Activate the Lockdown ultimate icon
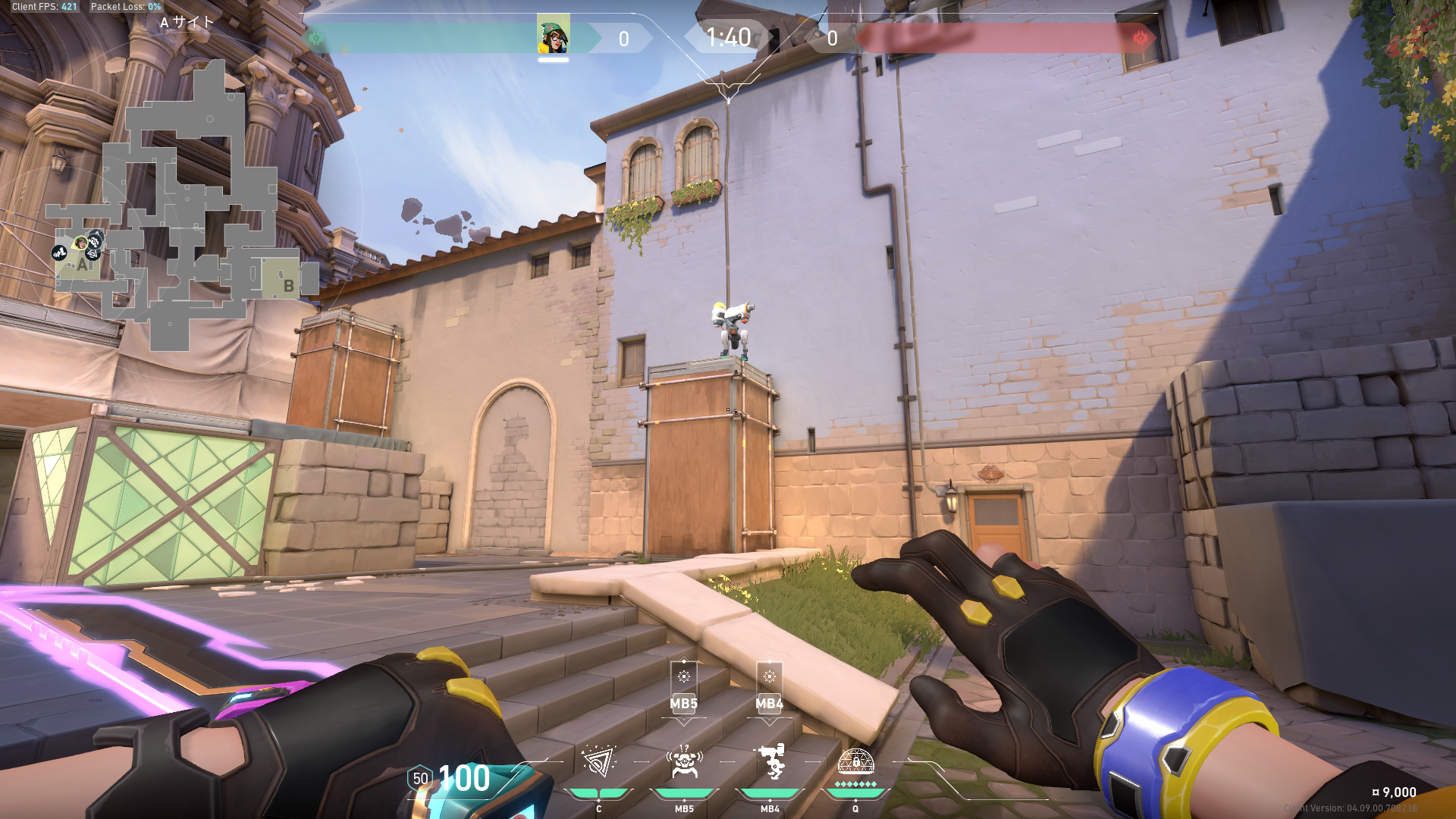Screen dimensions: 1456x819 [x=855, y=761]
